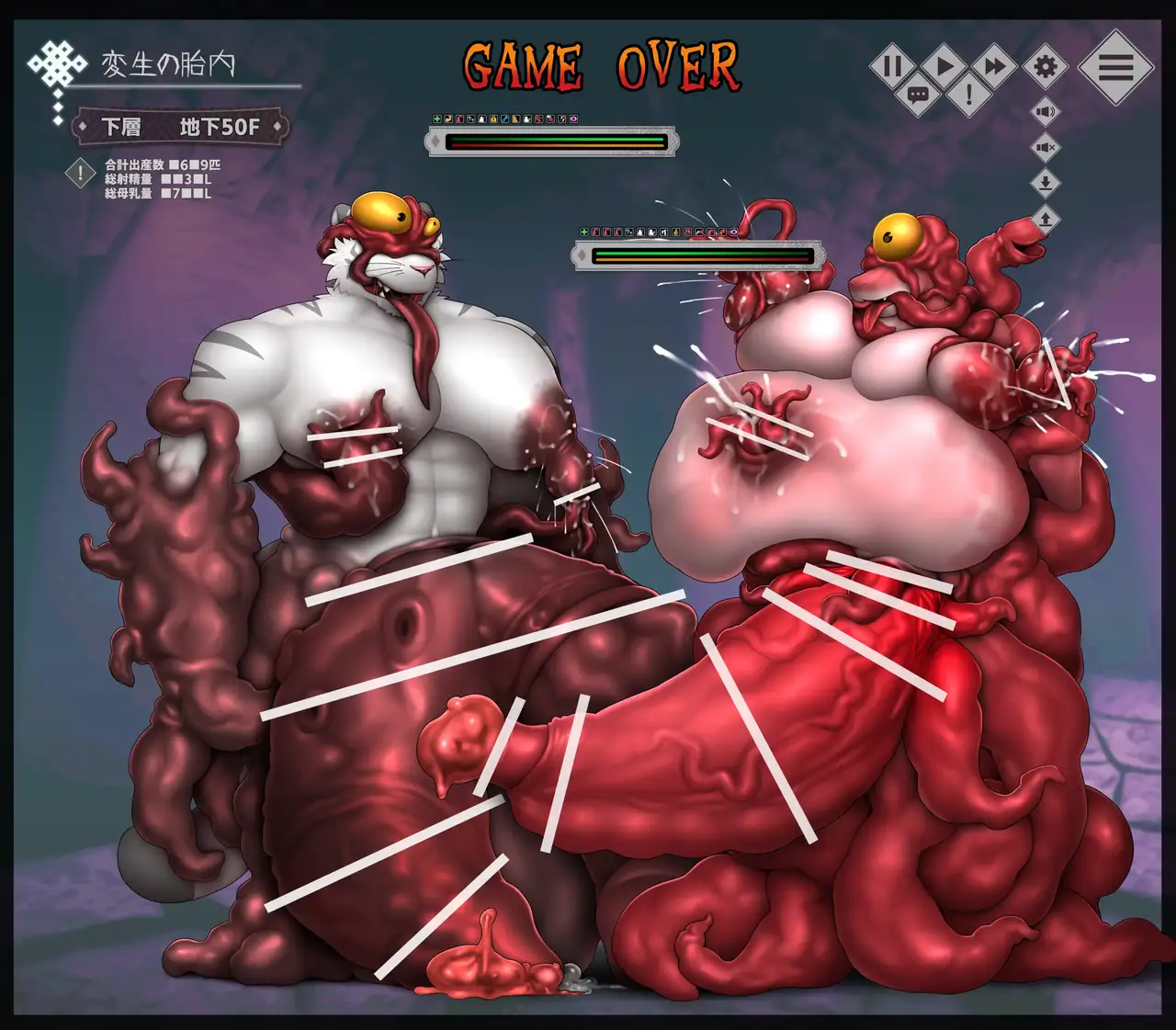The height and width of the screenshot is (1030, 1176).
Task: Click the upload arrow icon
Action: point(1046,219)
